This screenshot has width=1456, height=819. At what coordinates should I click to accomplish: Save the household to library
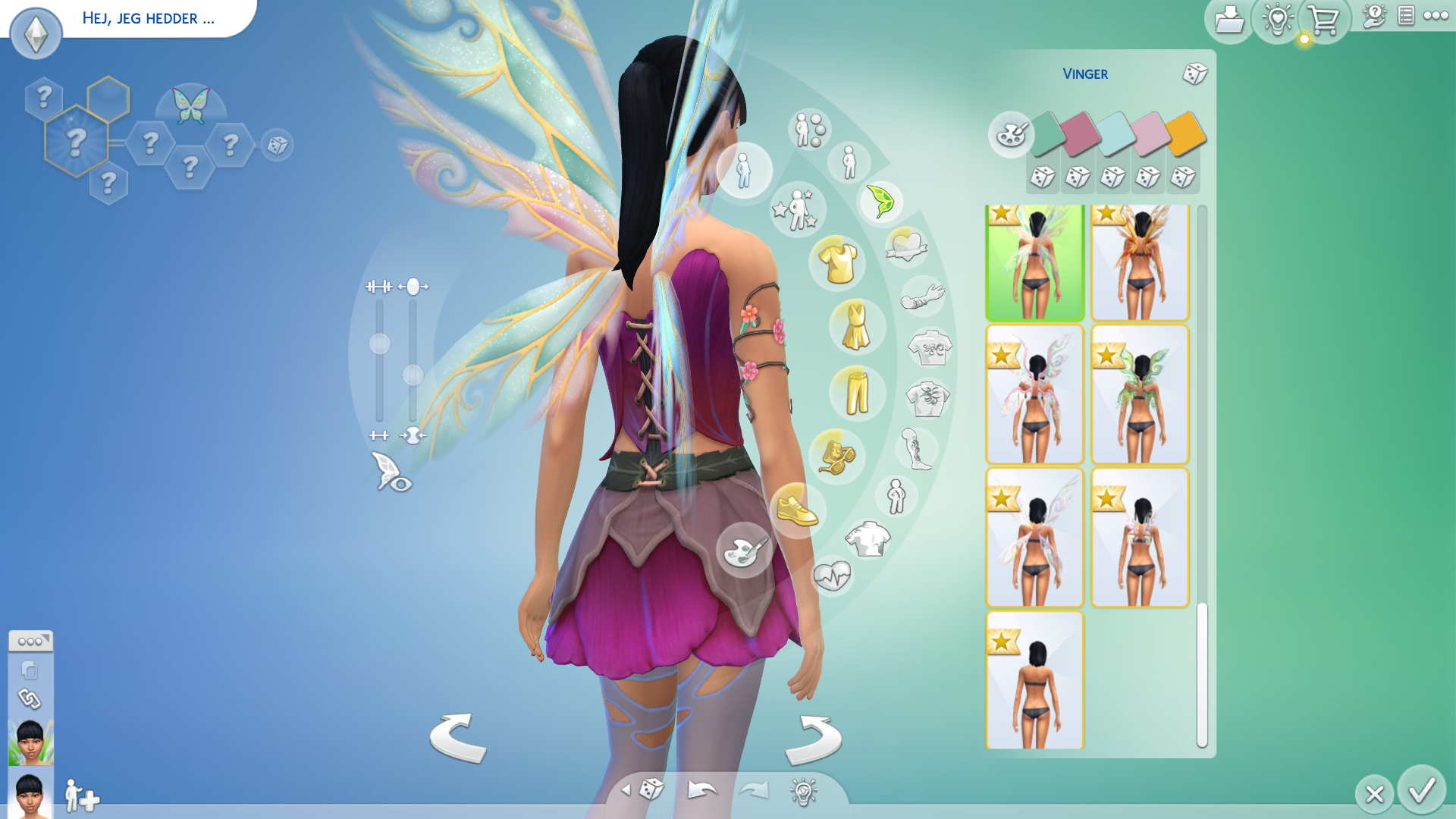pos(1228,20)
